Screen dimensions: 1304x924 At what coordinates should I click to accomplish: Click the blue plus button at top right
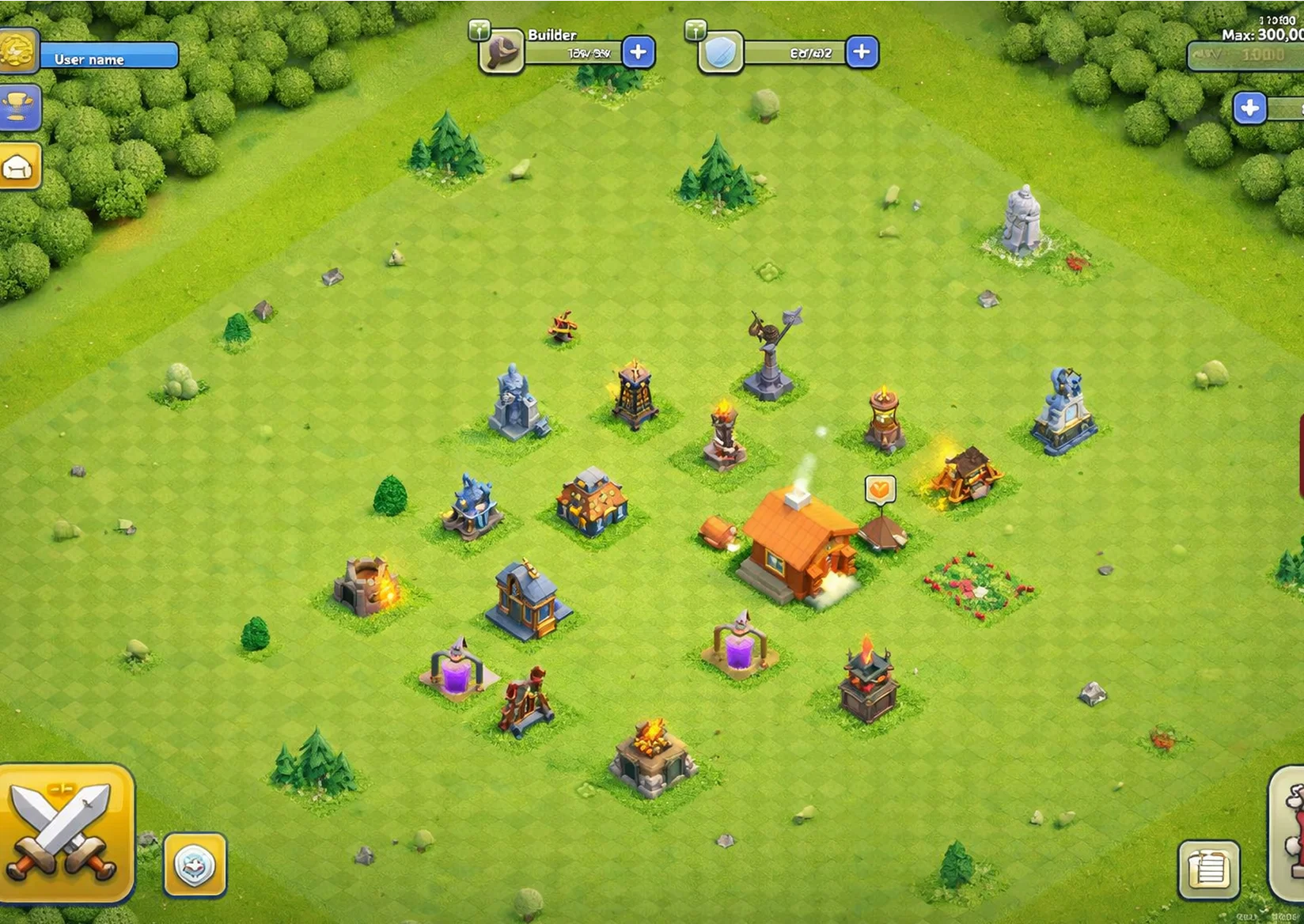[1249, 108]
